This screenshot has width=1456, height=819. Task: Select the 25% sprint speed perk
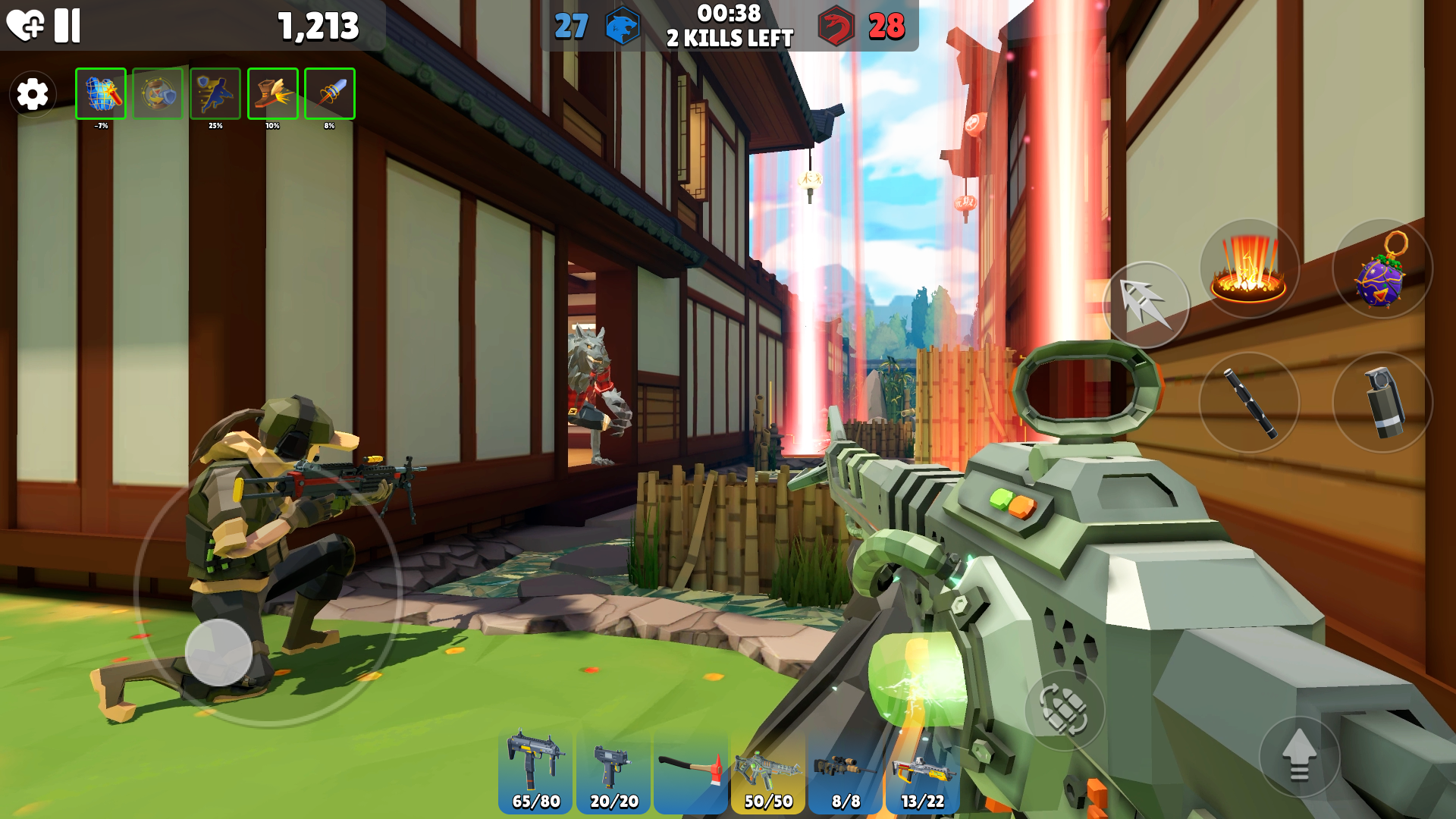215,93
